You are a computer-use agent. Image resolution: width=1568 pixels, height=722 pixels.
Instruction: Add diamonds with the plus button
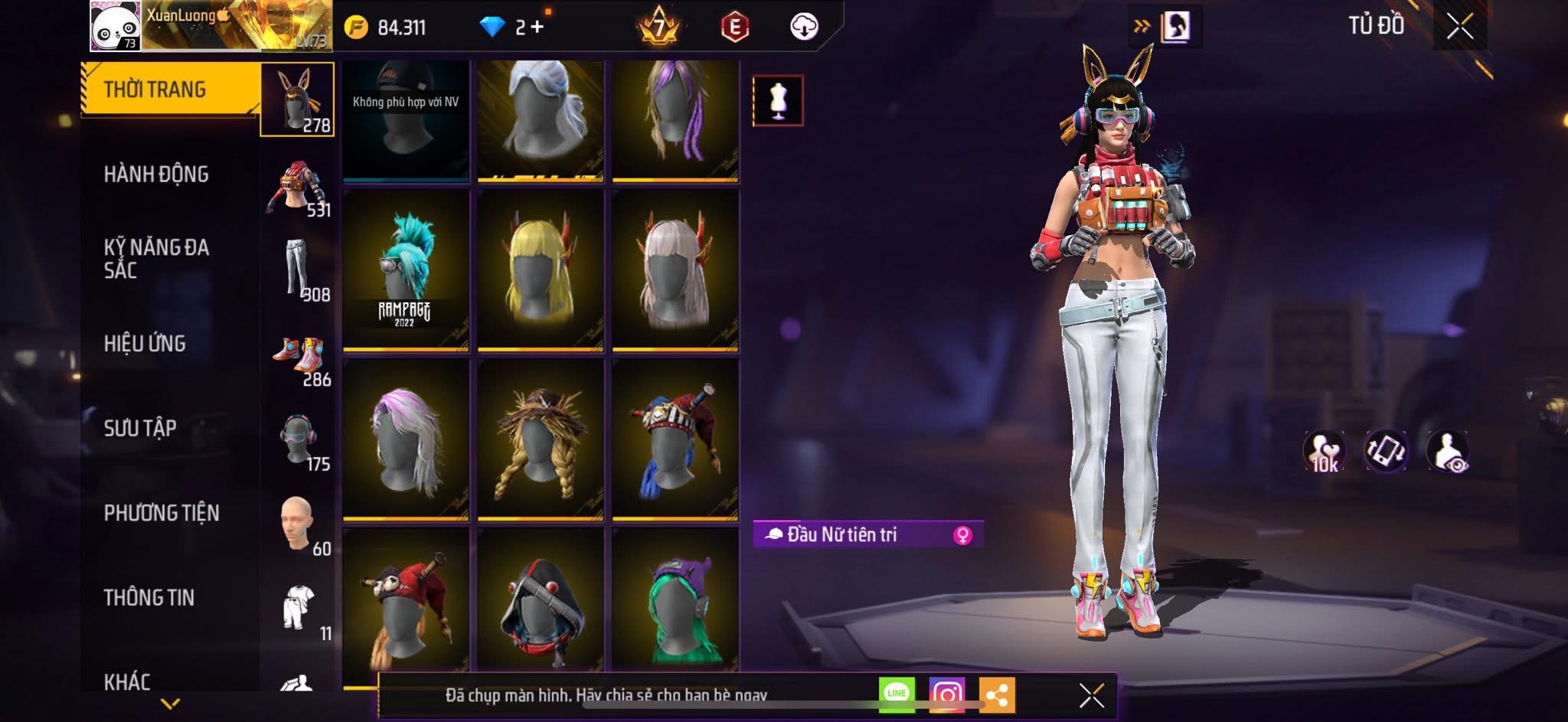(x=537, y=28)
